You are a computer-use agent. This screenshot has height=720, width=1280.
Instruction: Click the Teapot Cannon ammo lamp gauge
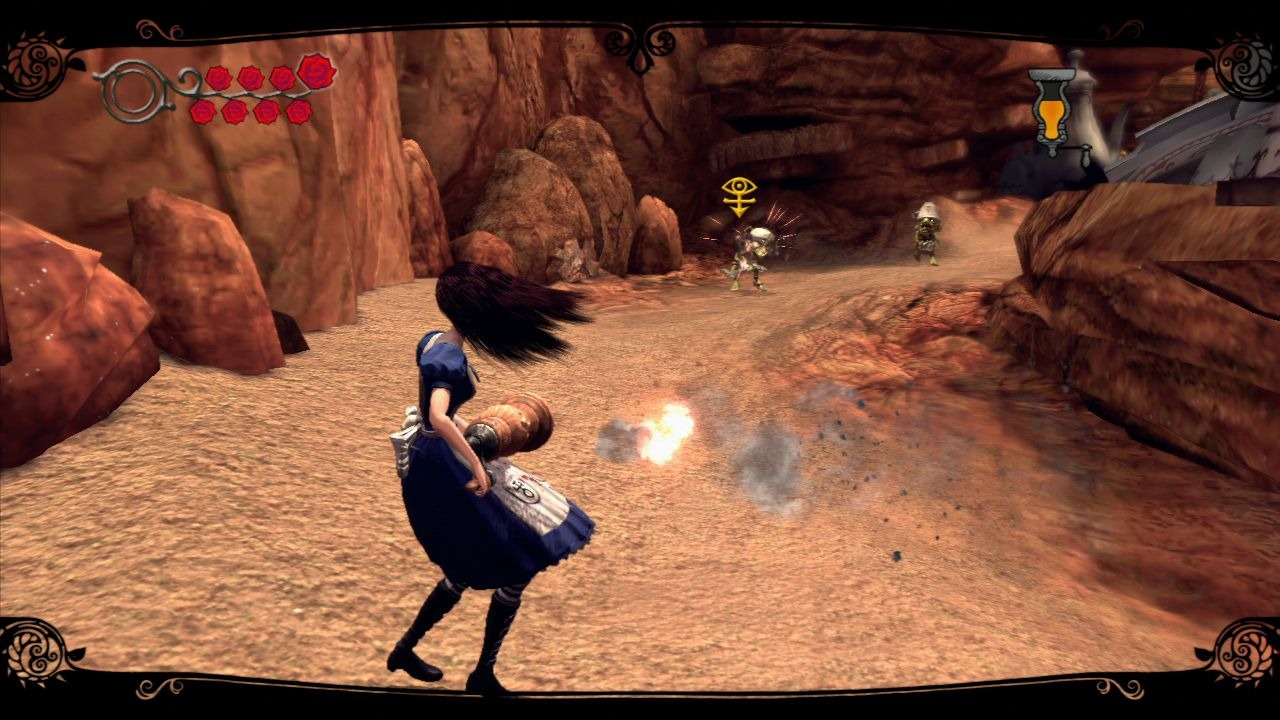click(1052, 110)
